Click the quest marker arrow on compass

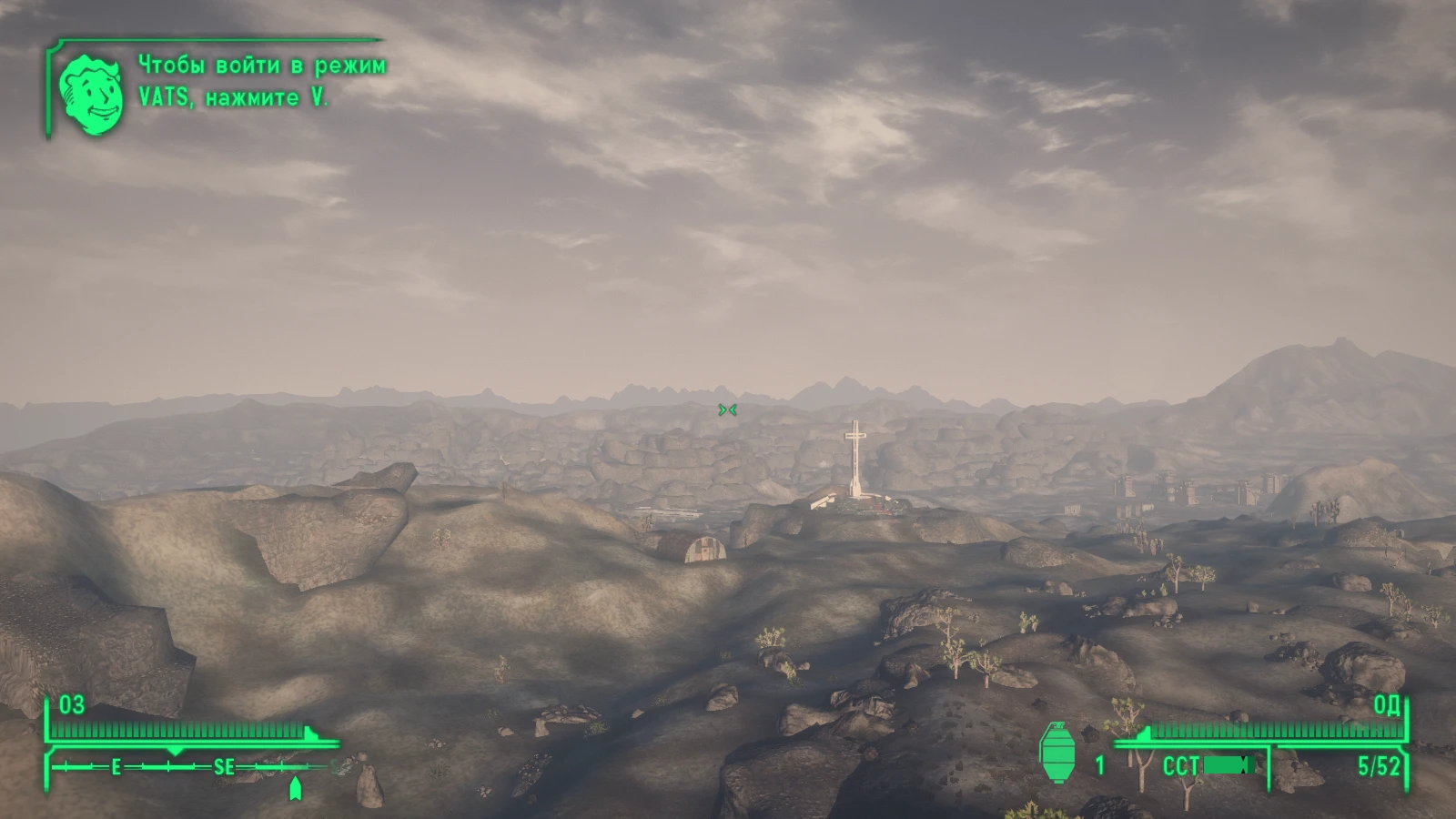296,784
